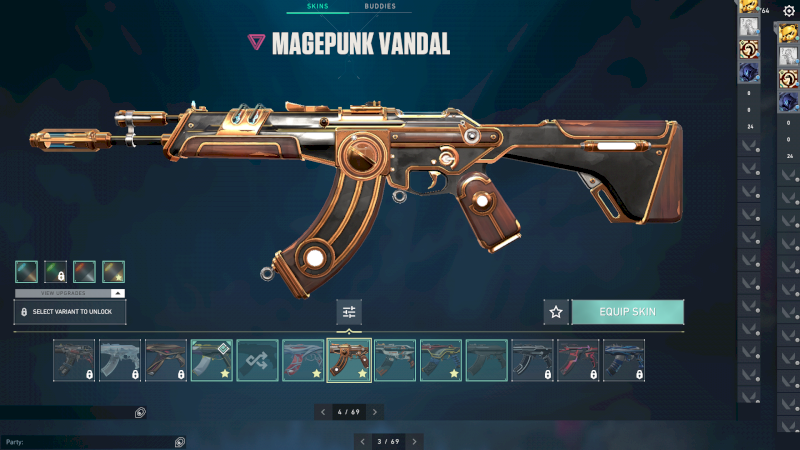This screenshot has width=800, height=450.
Task: Select the locked white Vandal skin thumbnail
Action: tap(119, 360)
